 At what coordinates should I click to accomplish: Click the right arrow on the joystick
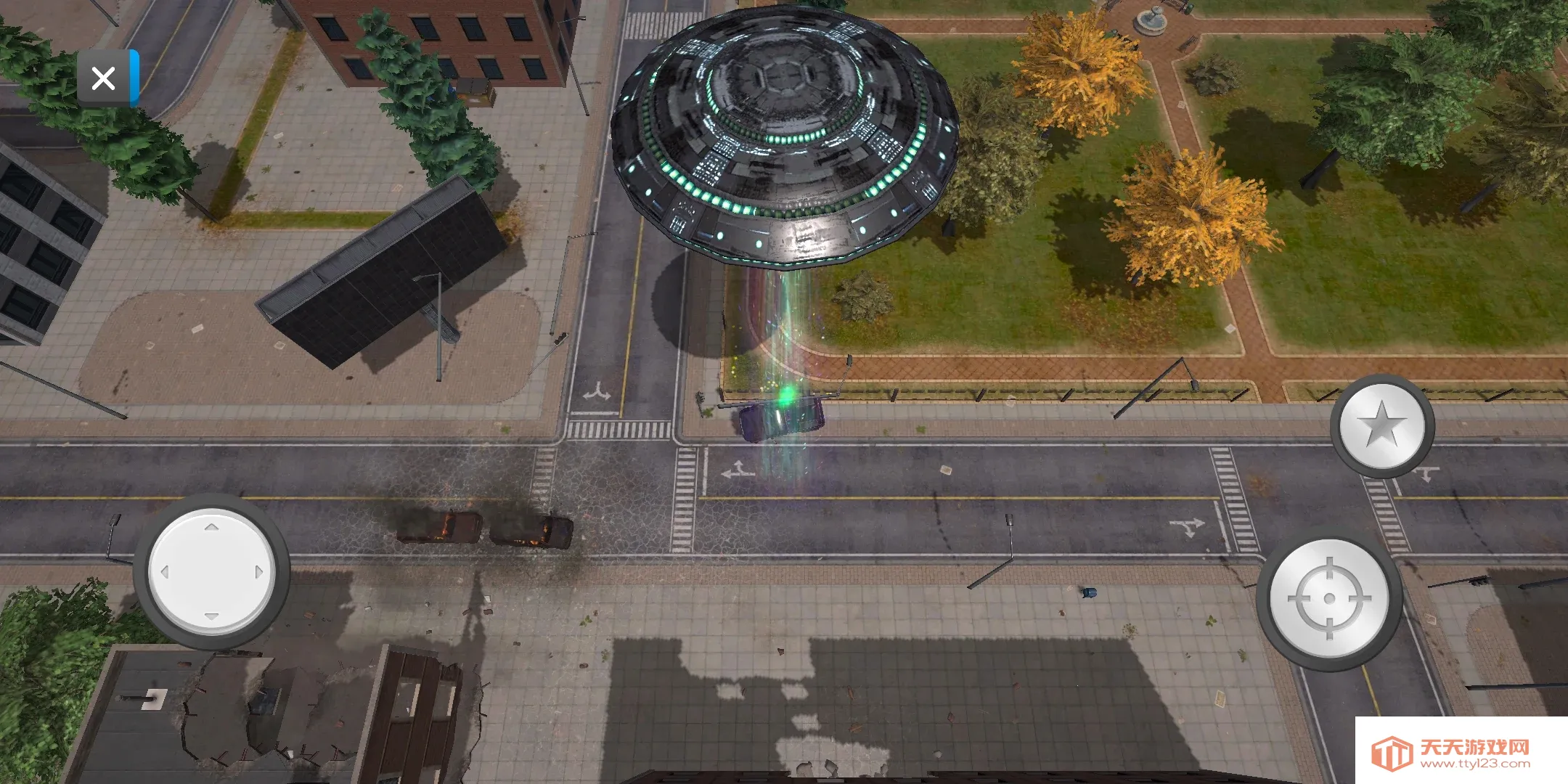click(x=258, y=572)
